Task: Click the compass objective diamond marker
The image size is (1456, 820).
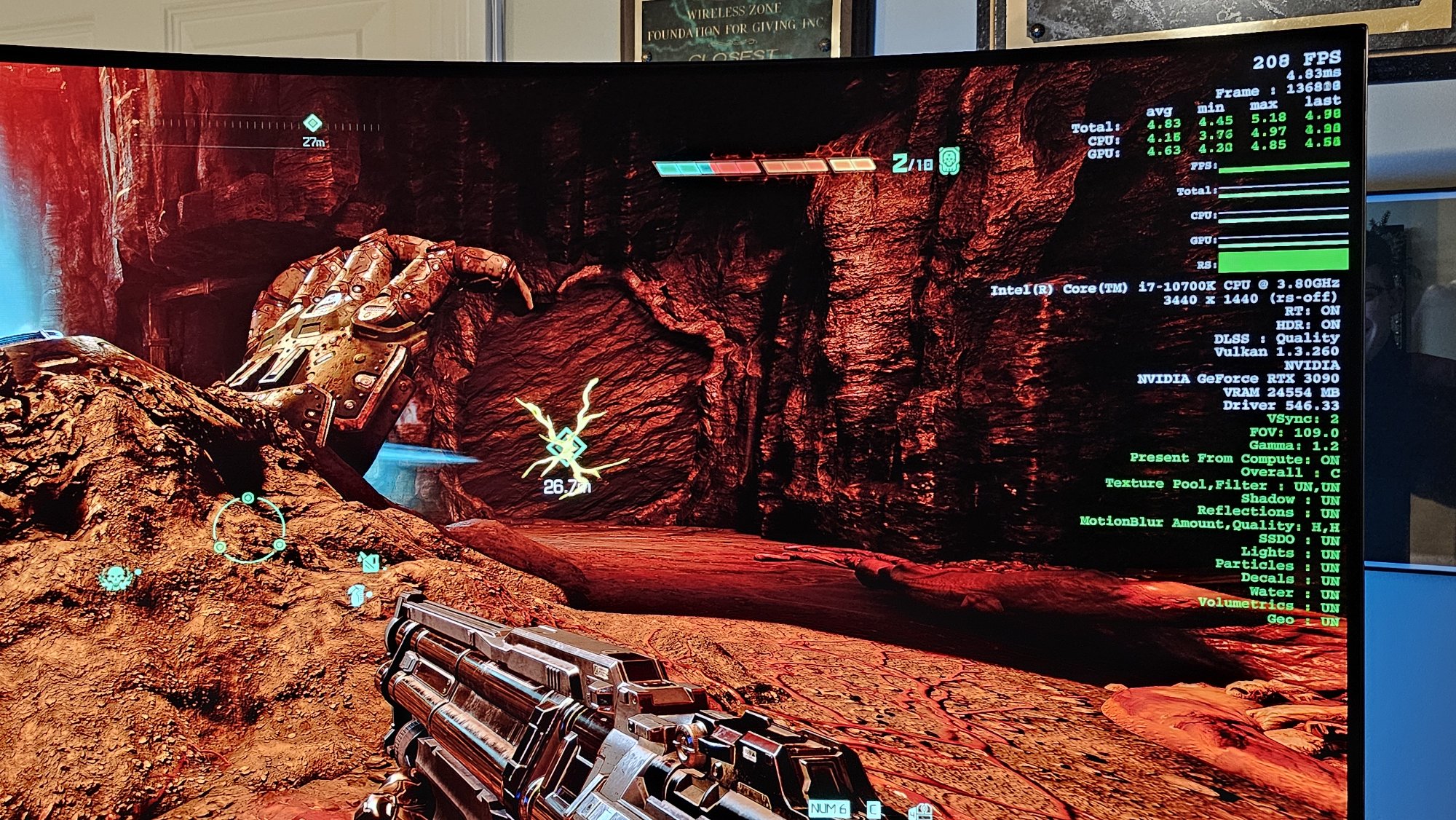Action: tap(312, 122)
